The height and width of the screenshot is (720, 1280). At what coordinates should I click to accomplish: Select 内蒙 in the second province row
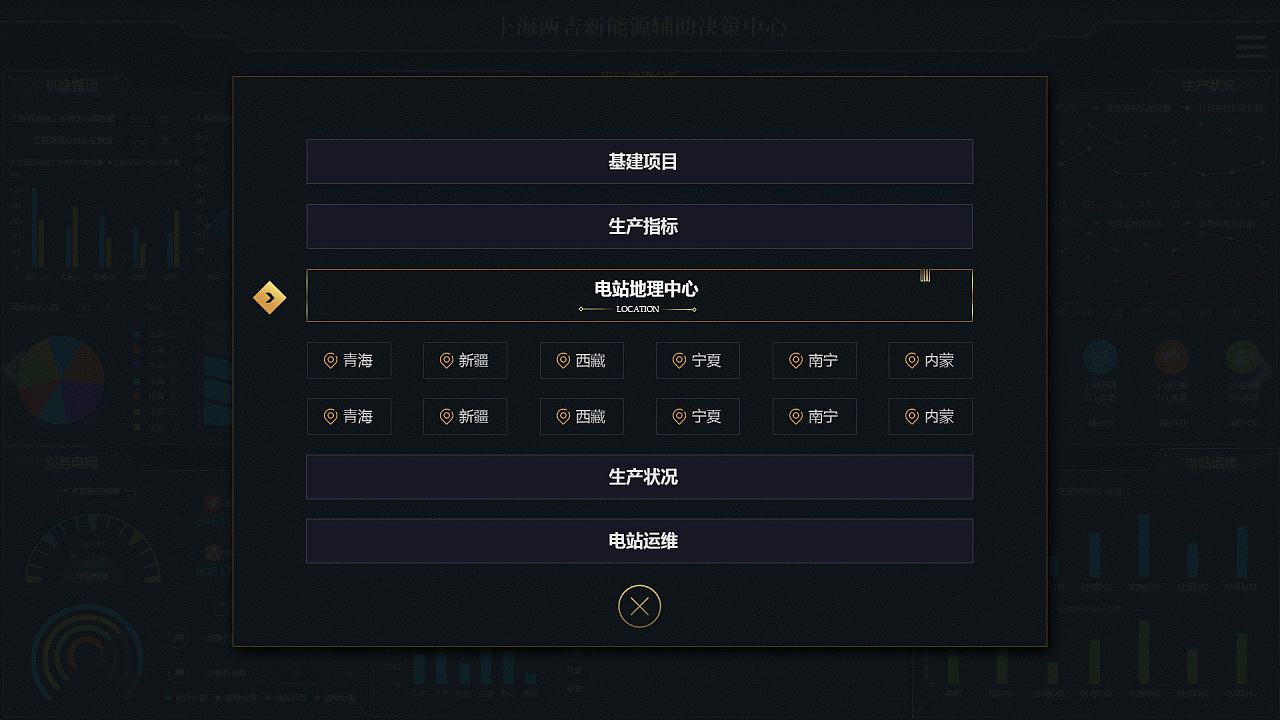tap(930, 416)
